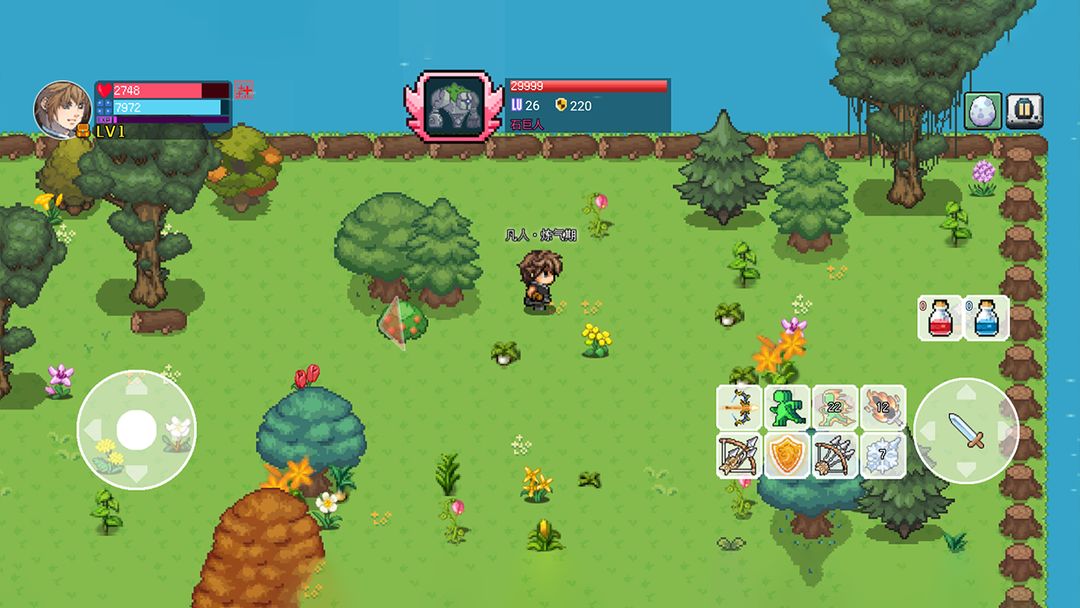Activate the golden shield skill

[x=787, y=455]
